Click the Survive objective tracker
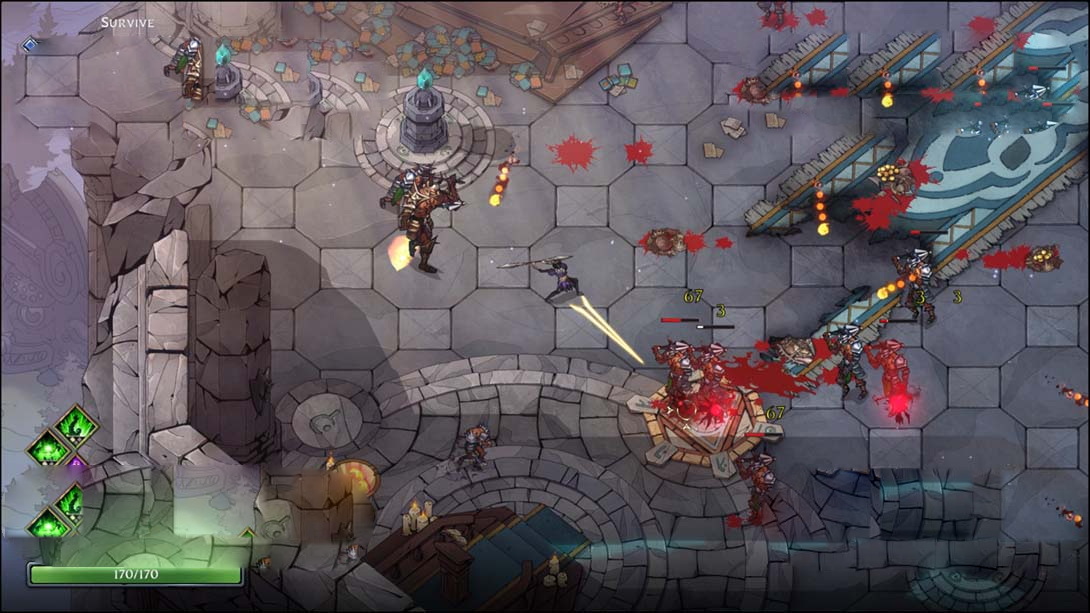Screen dimensions: 1090x613 point(128,22)
